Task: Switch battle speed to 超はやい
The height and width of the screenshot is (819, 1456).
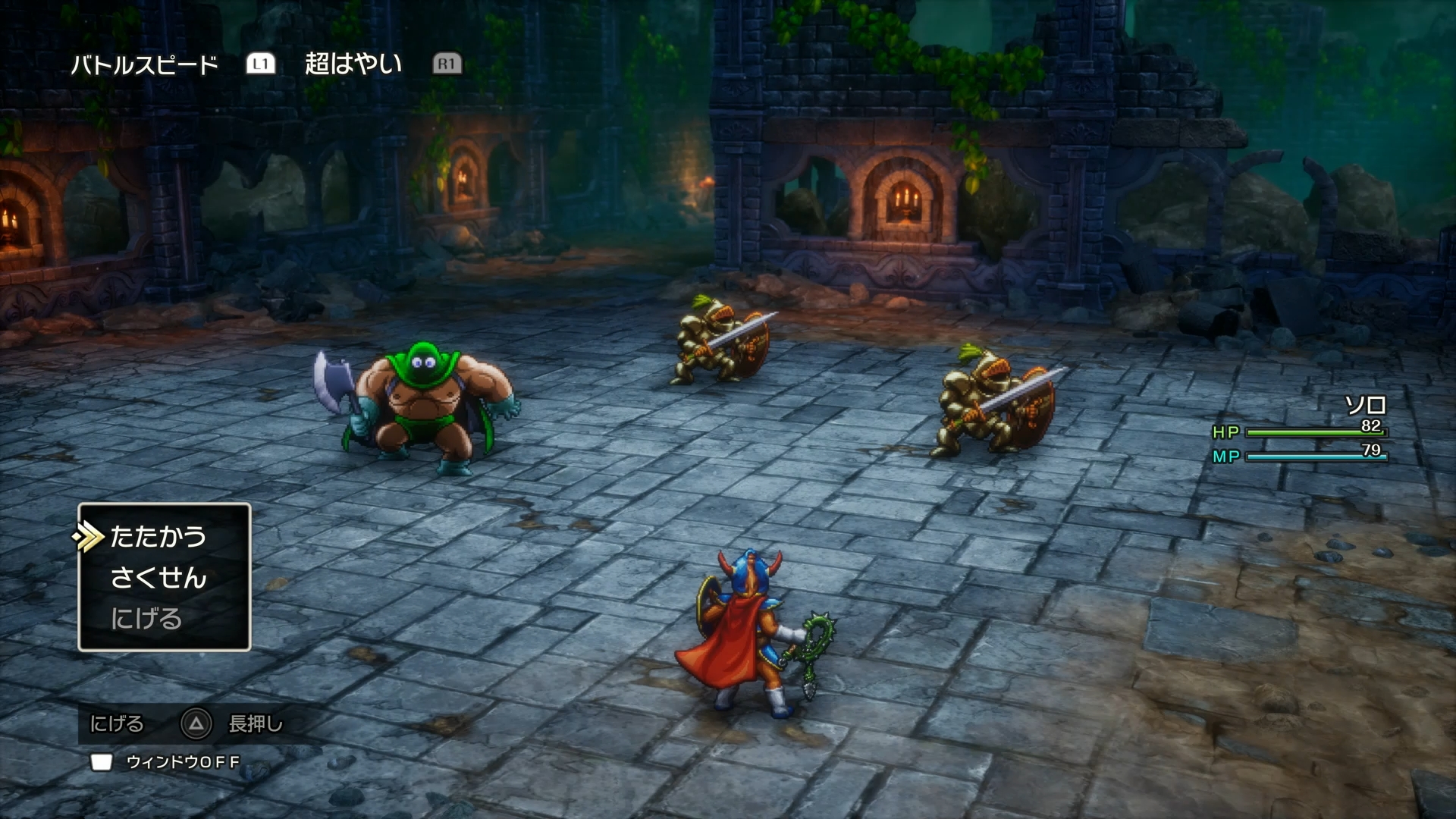Action: [x=353, y=64]
